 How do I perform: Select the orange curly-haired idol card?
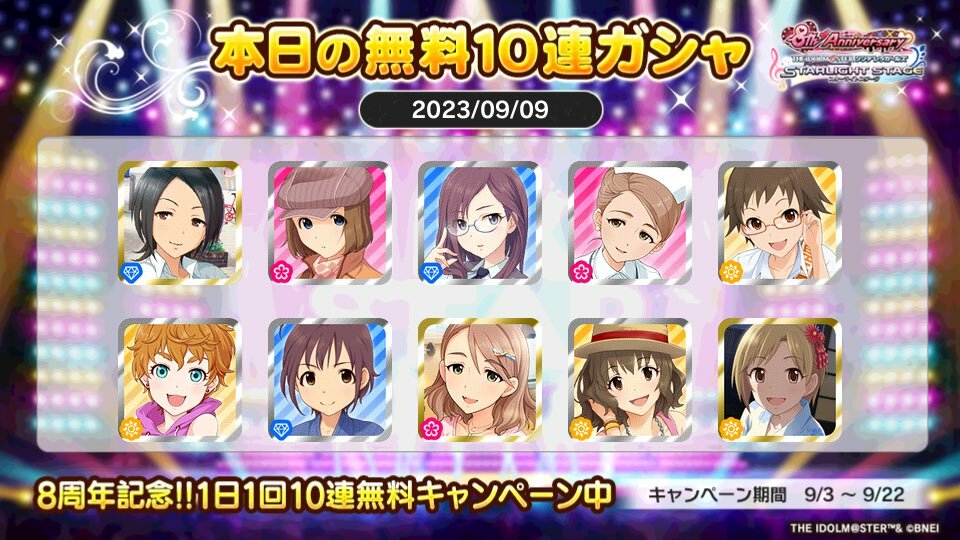click(x=179, y=380)
